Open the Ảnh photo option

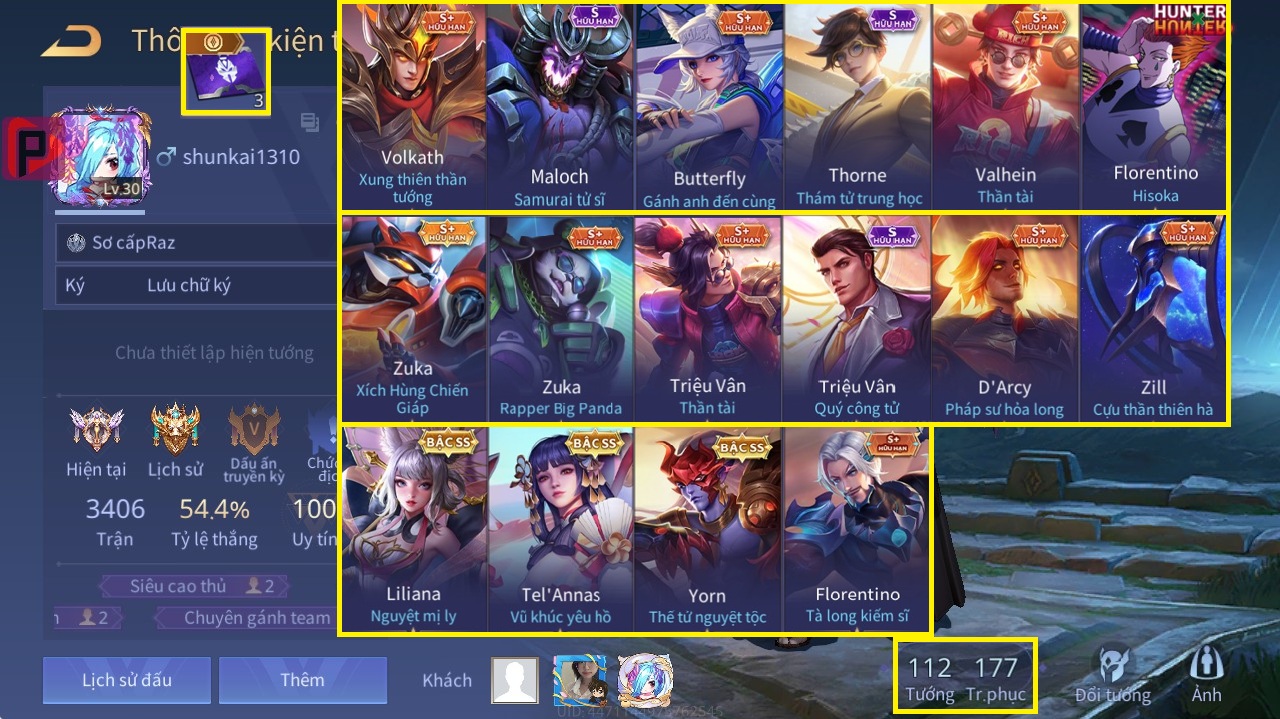pos(1205,675)
